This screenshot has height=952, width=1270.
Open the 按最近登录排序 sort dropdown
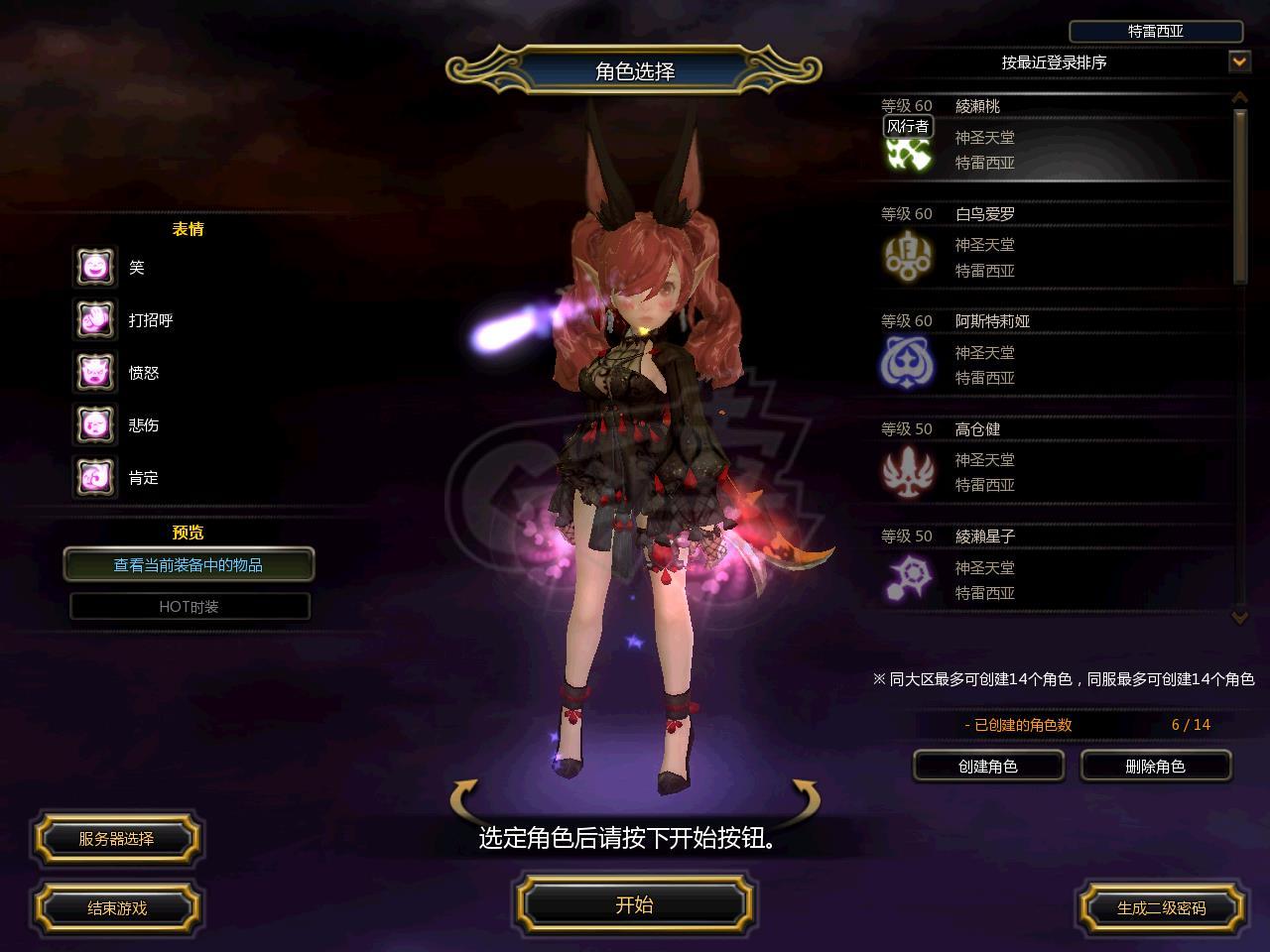1239,61
